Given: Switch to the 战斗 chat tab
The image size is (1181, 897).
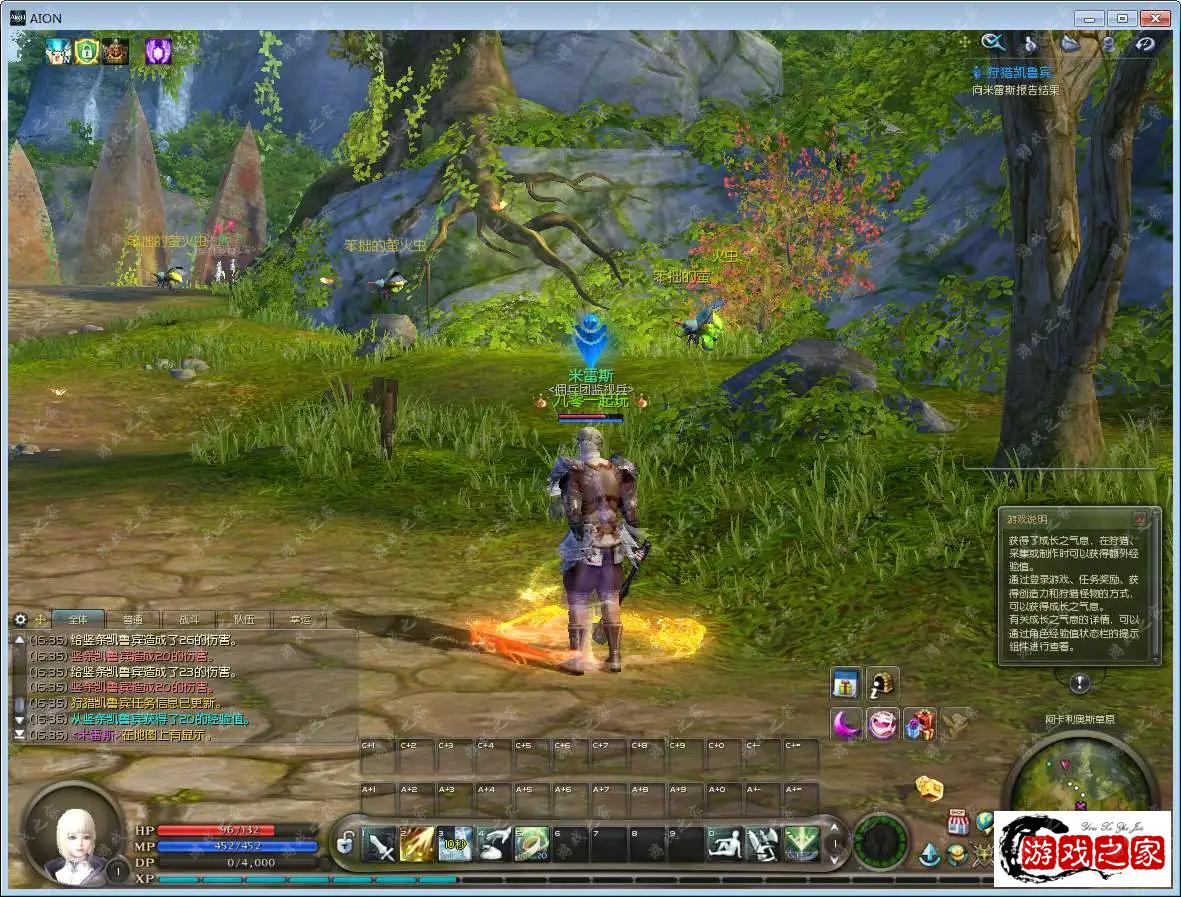Looking at the screenshot, I should coord(188,620).
